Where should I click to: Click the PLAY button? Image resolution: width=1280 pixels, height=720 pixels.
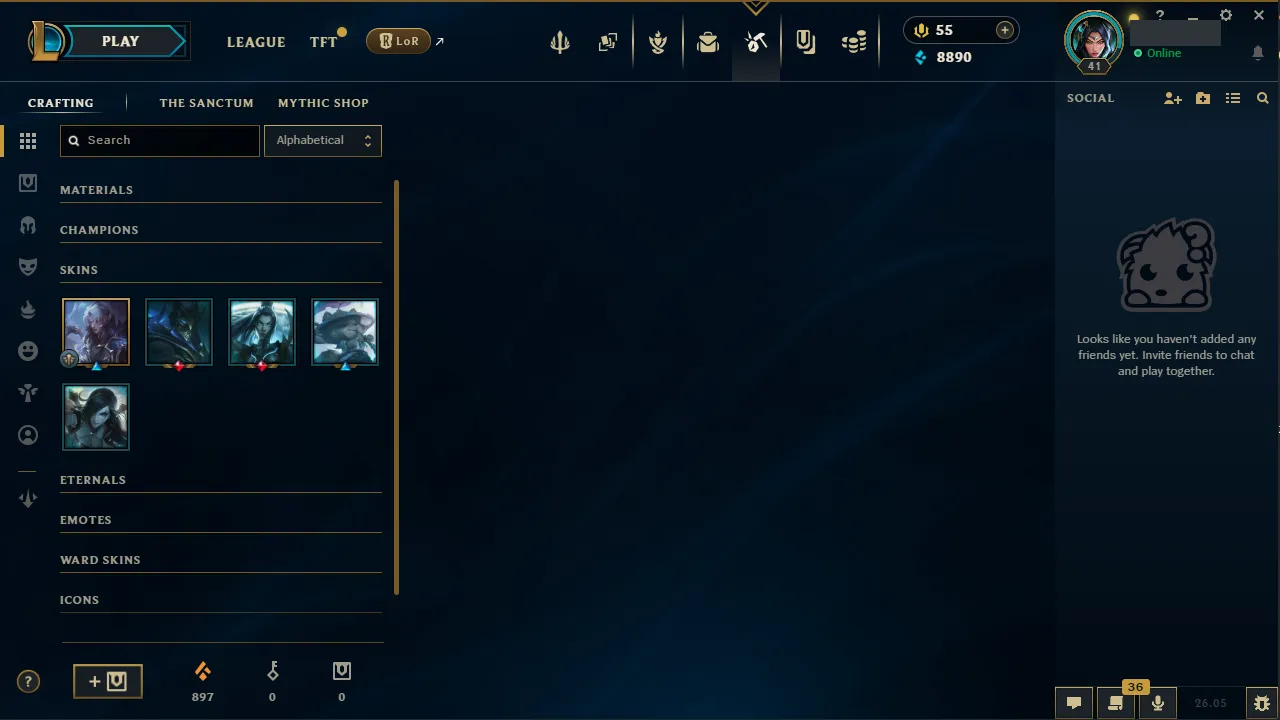point(120,41)
